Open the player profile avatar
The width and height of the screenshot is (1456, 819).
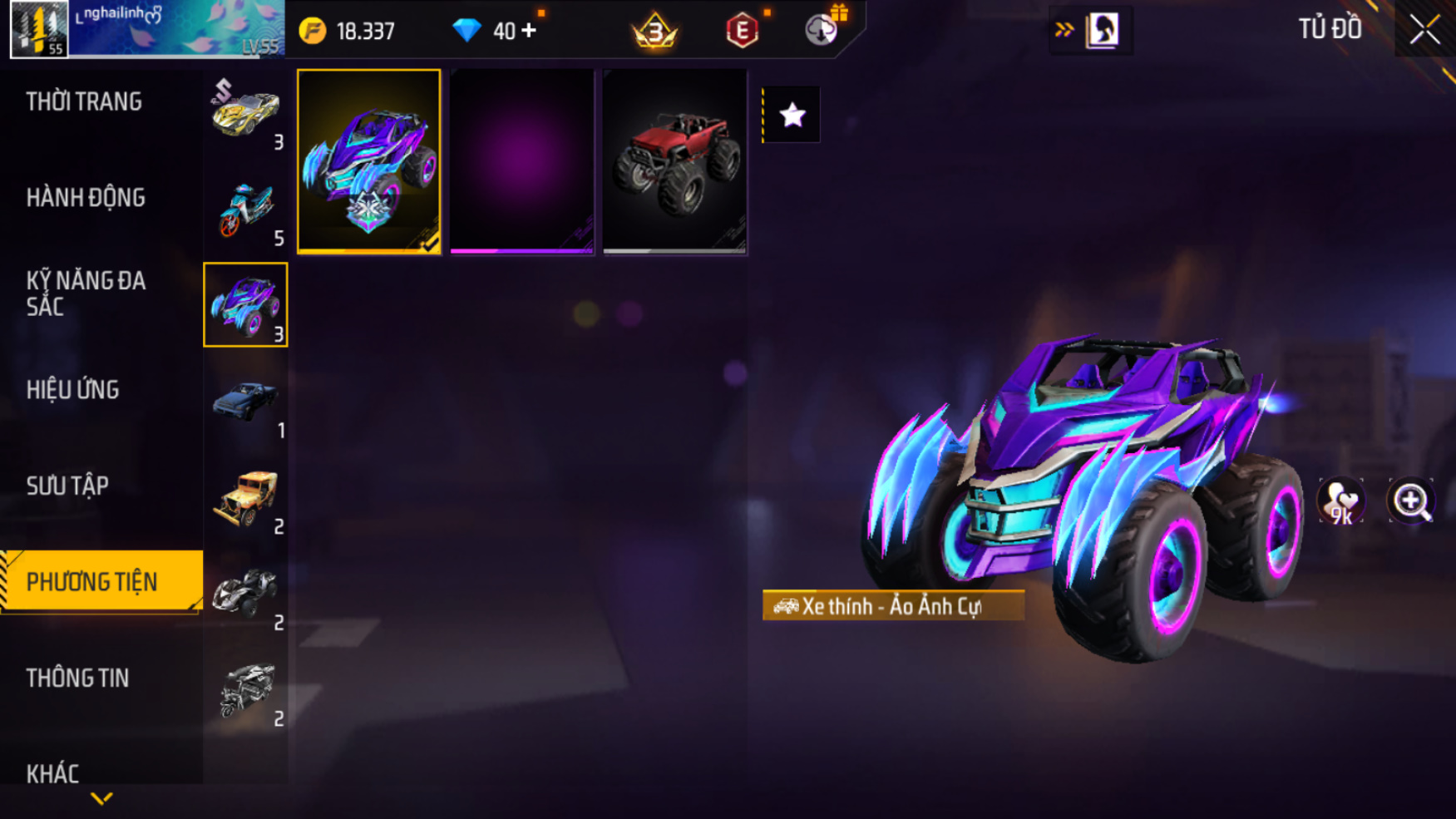point(39,29)
